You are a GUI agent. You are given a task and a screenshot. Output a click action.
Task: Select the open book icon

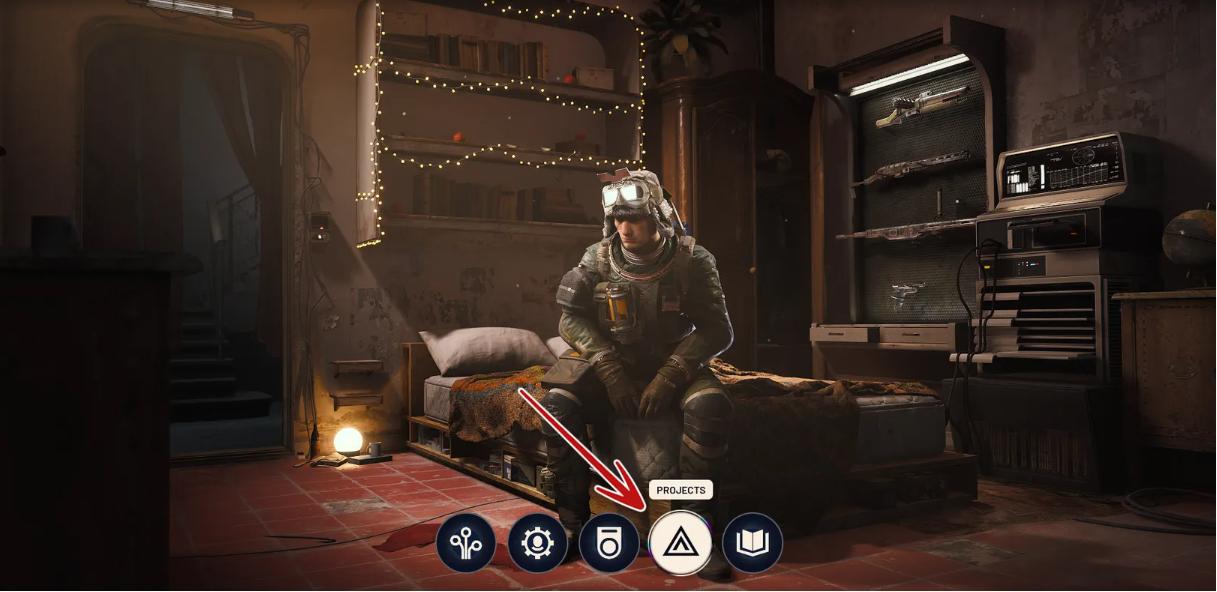pyautogui.click(x=752, y=543)
